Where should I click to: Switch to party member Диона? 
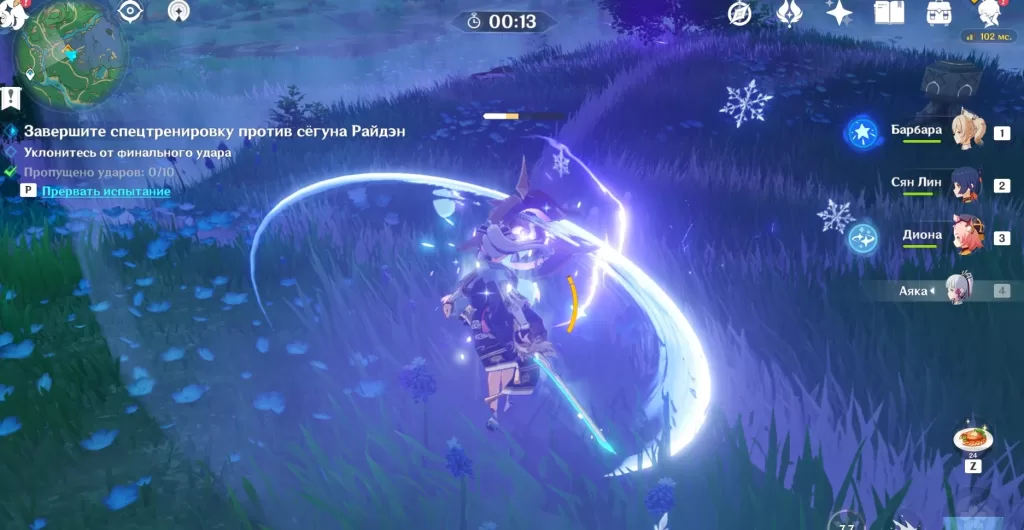[x=967, y=238]
